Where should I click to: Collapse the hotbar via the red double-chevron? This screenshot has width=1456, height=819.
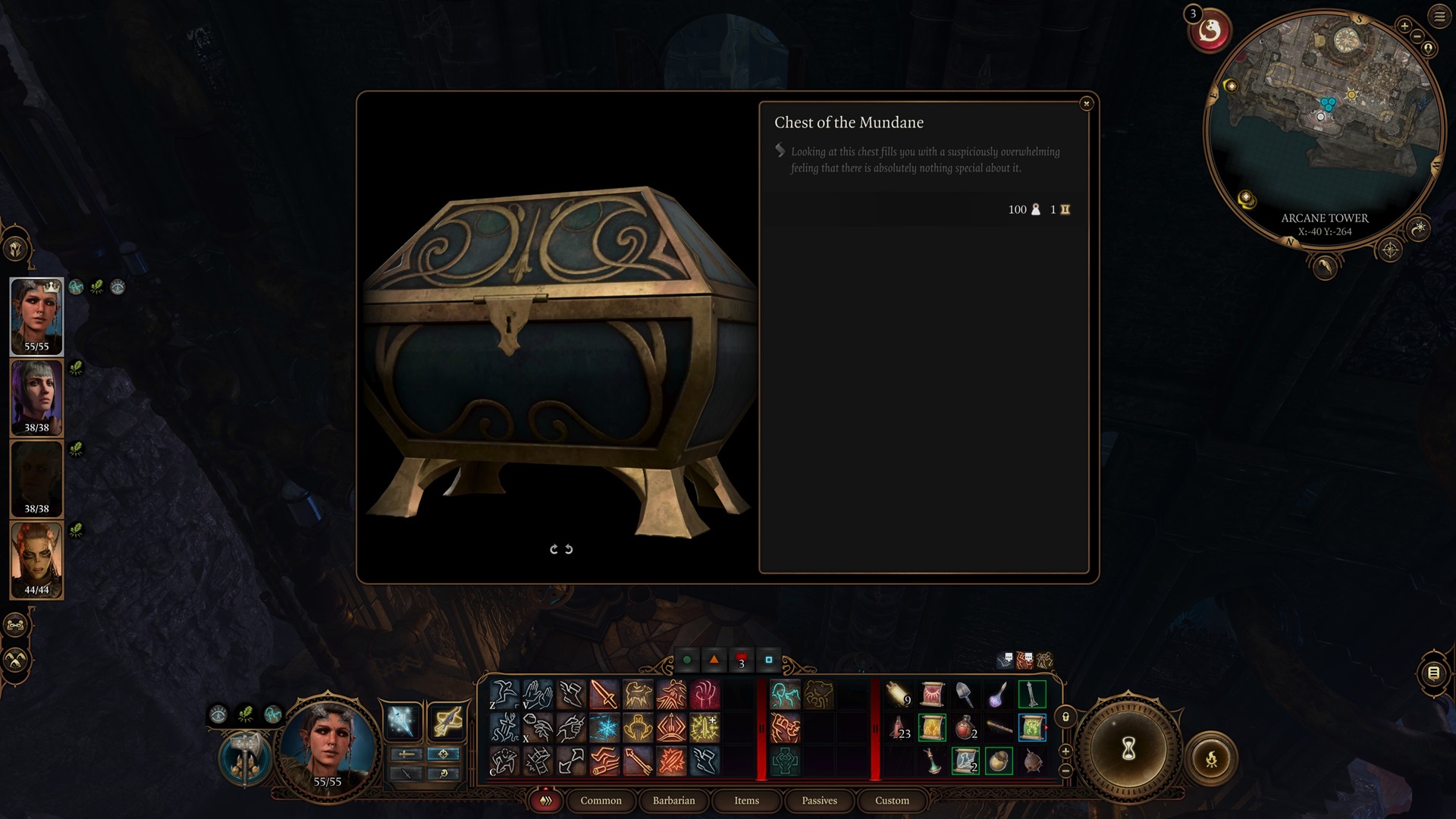[544, 800]
